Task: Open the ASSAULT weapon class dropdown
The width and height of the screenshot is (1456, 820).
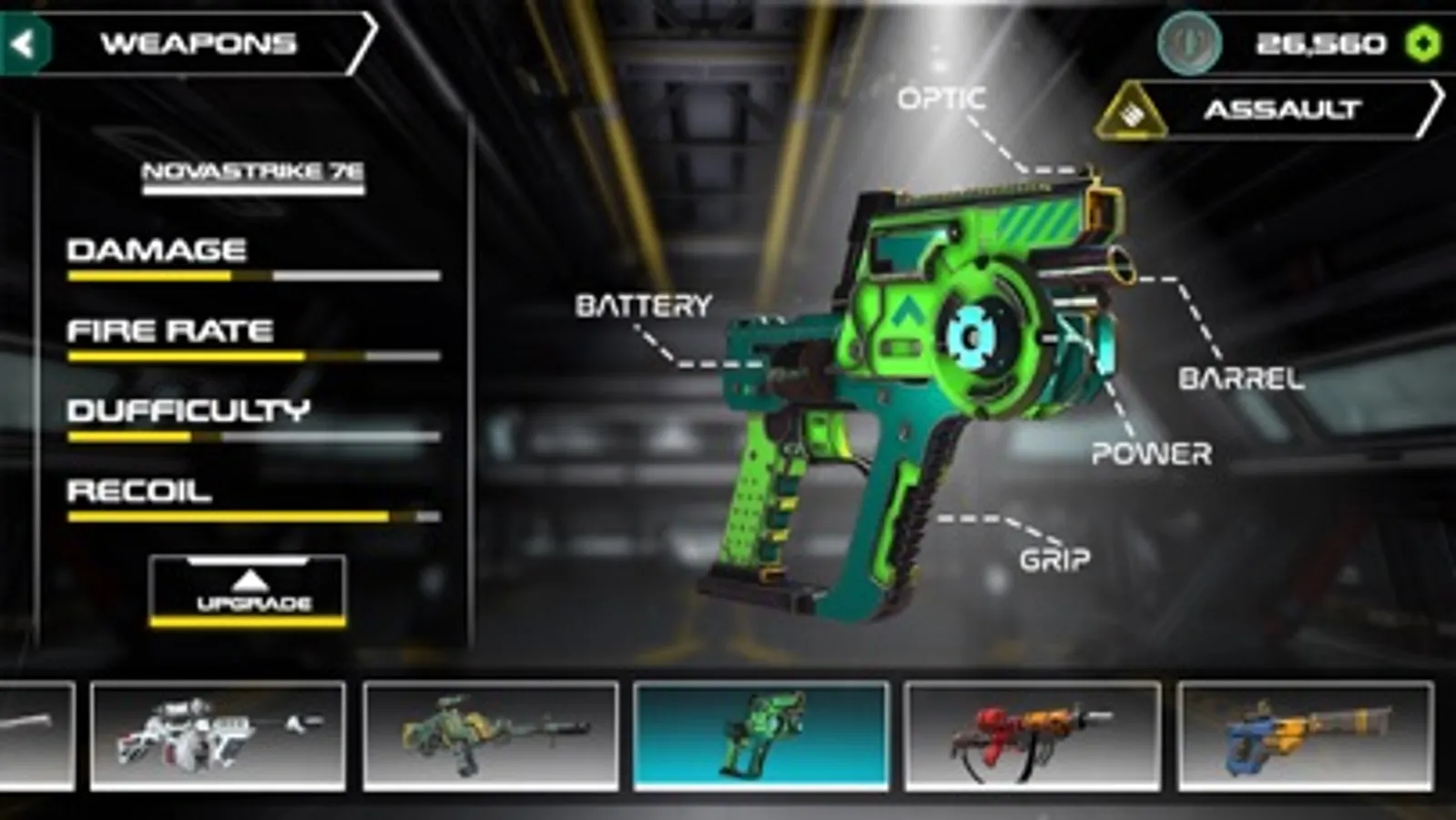Action: click(x=1284, y=111)
